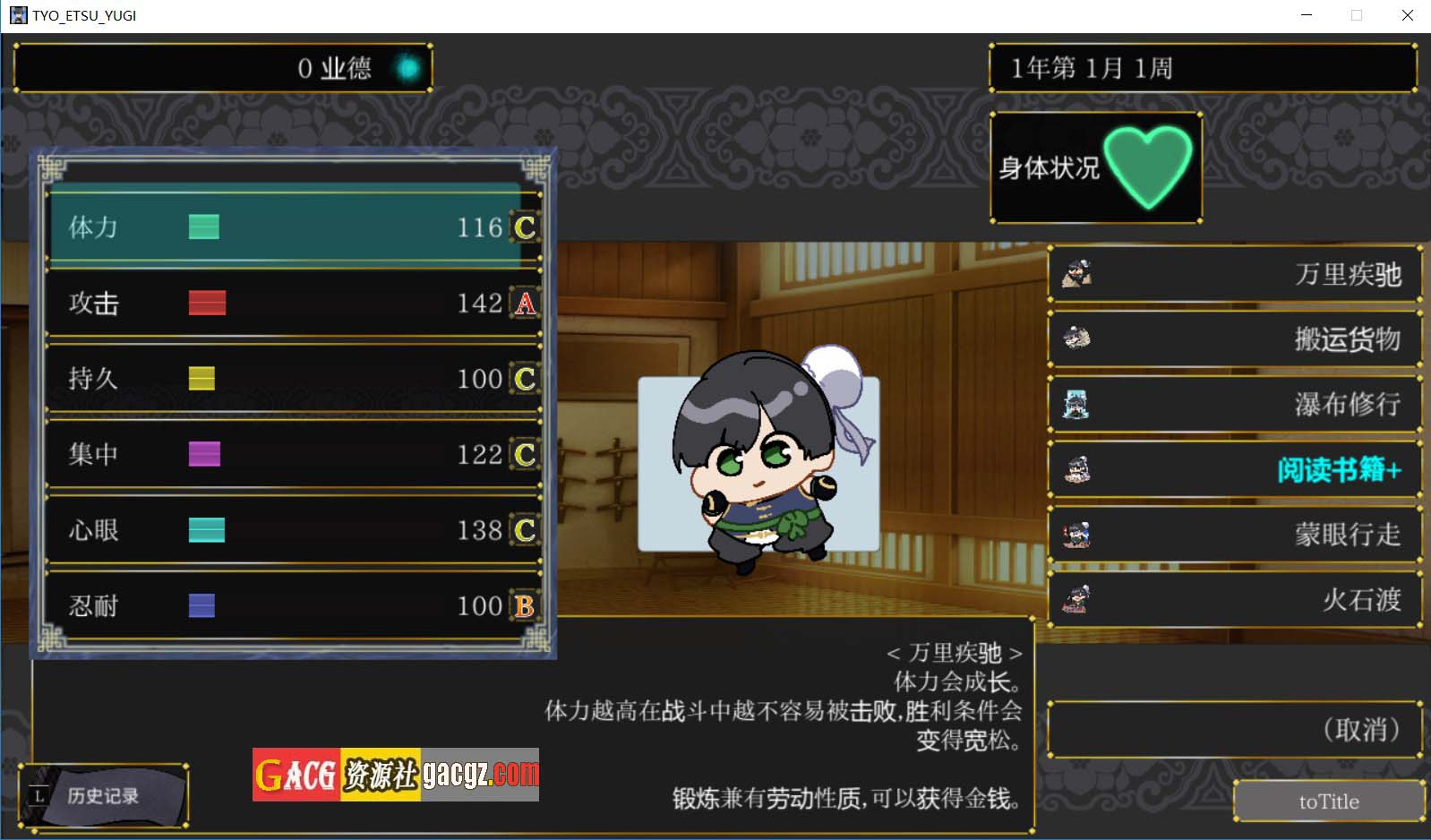The width and height of the screenshot is (1431, 840).
Task: Click the 持久 stat row
Action: pyautogui.click(x=294, y=379)
